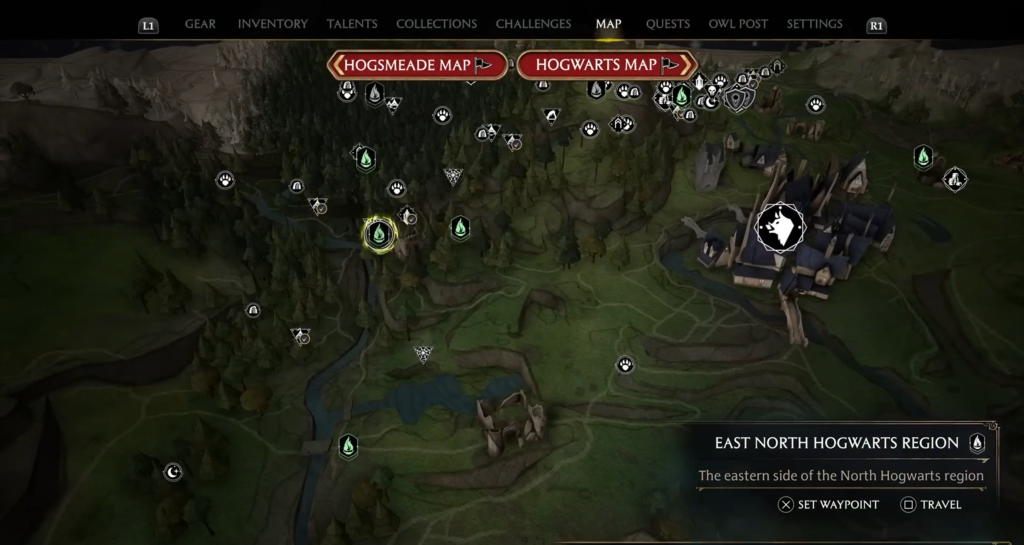Viewport: 1024px width, 545px height.
Task: Switch to the Hogwarts Map
Action: pos(605,65)
